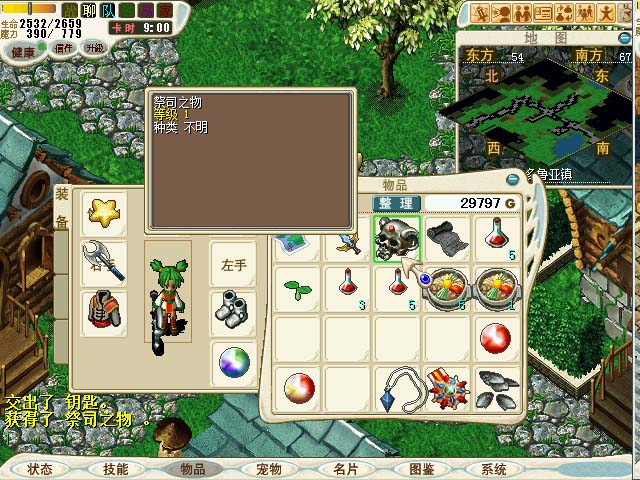Select the dark scroll item slot
This screenshot has width=640, height=480.
446,240
